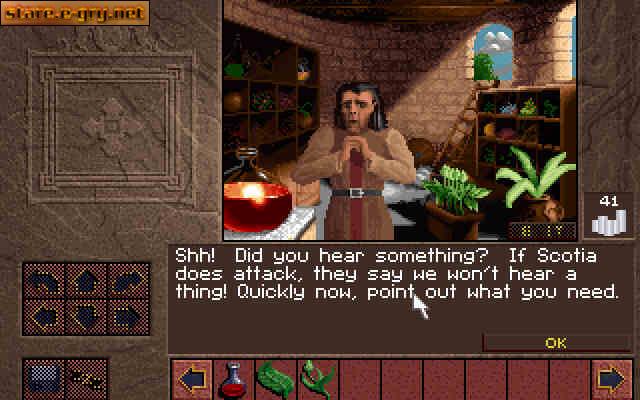Open the game options panel button
640x400 pixels.
click(42, 378)
